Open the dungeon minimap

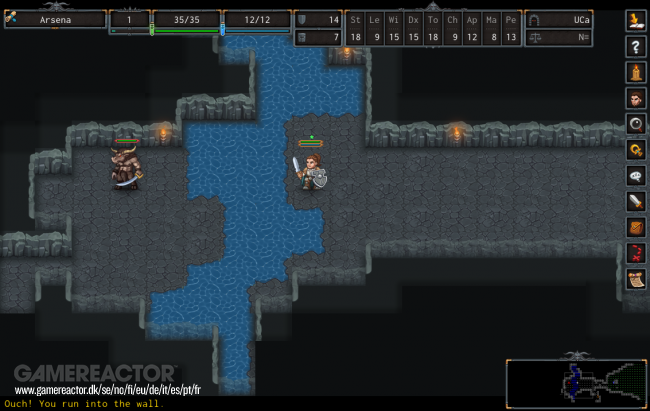click(x=570, y=379)
